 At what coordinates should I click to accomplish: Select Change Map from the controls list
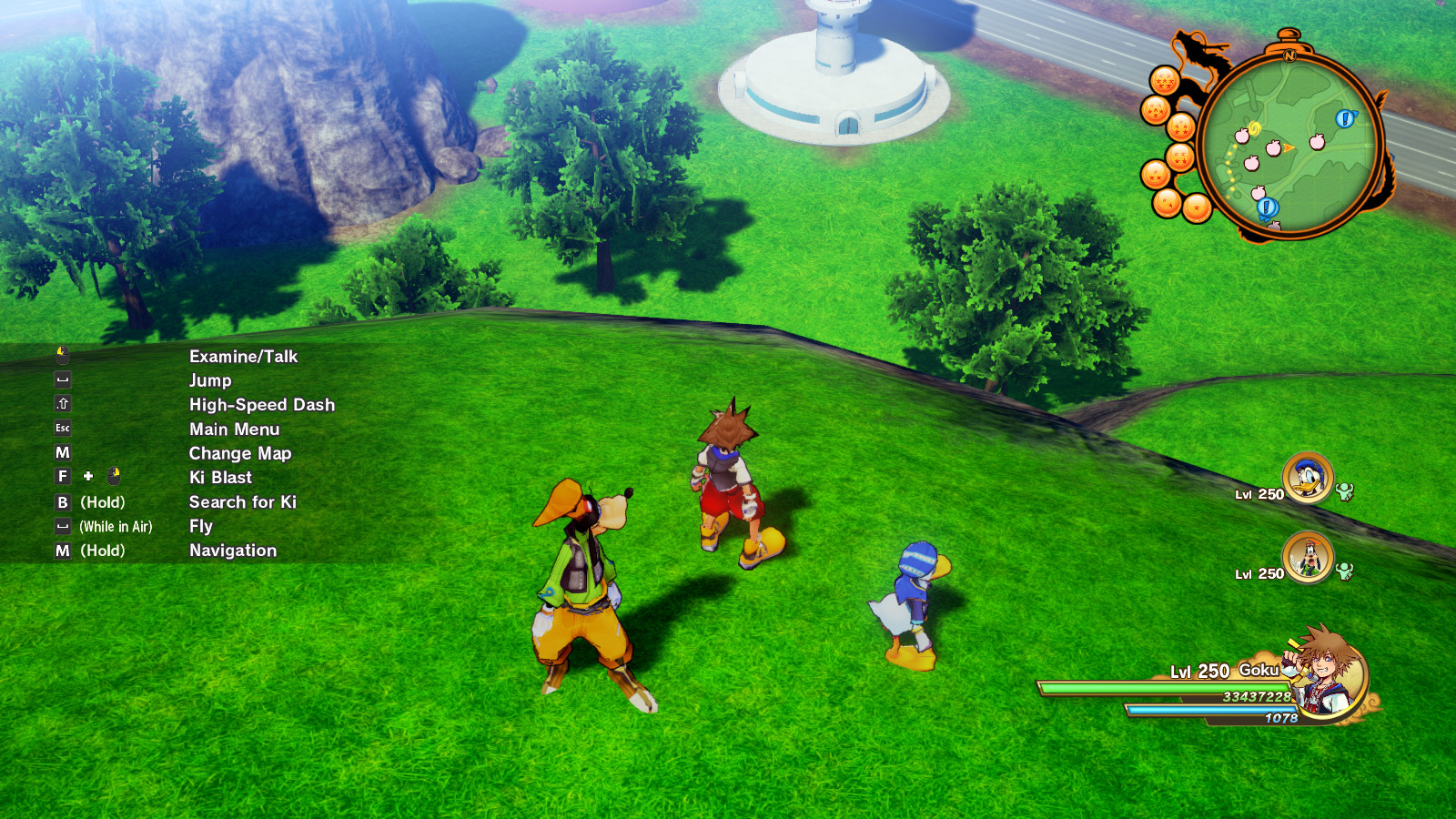tap(240, 453)
